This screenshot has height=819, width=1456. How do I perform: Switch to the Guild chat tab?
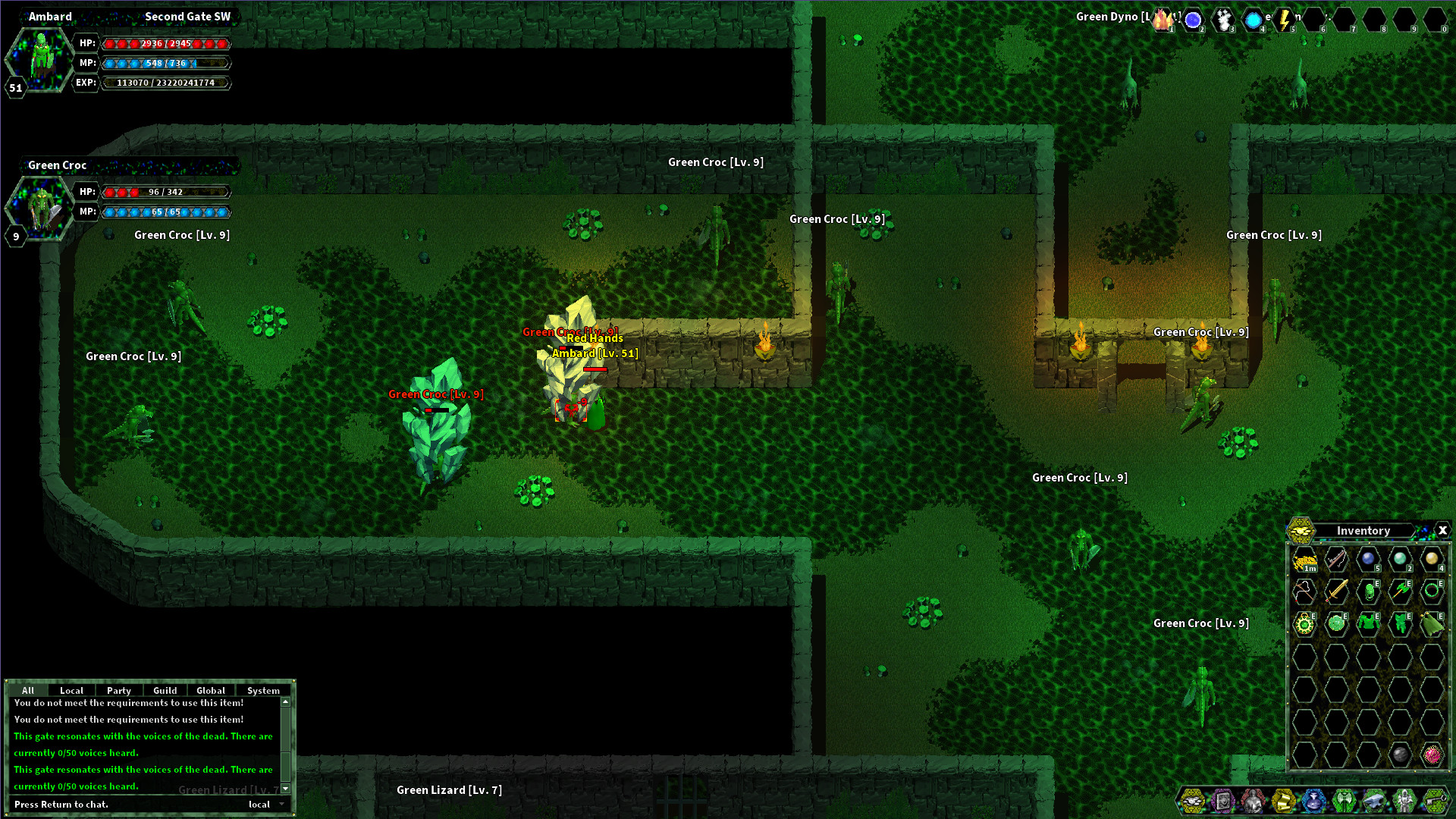pos(165,690)
